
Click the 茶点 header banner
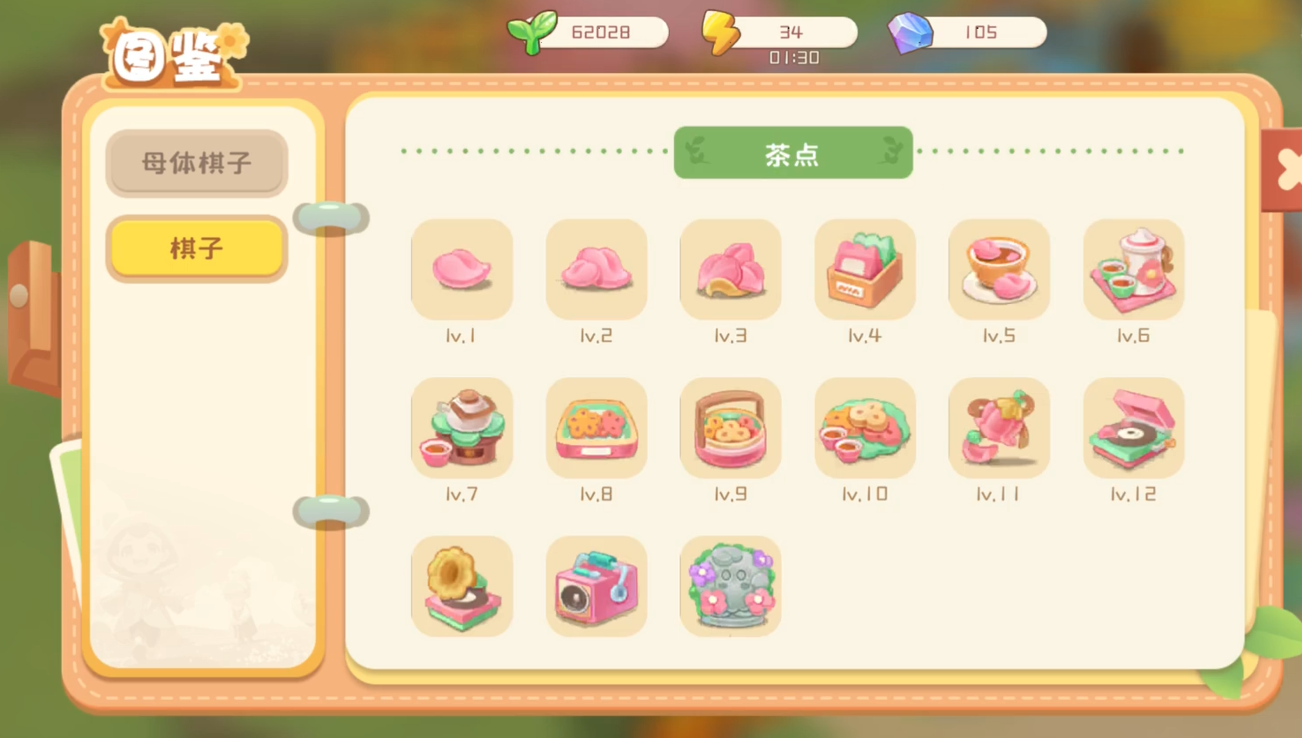click(793, 152)
